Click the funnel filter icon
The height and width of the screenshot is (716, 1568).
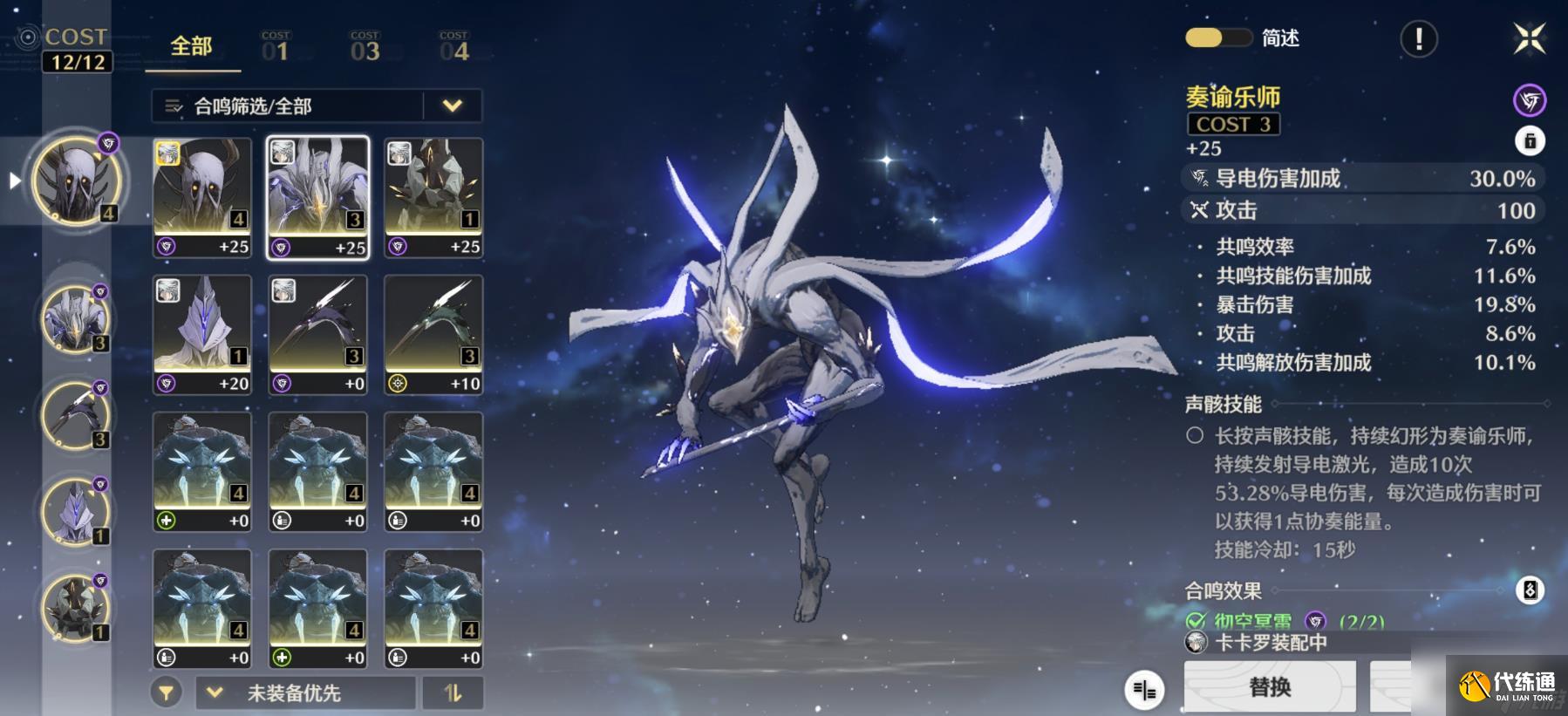[166, 693]
